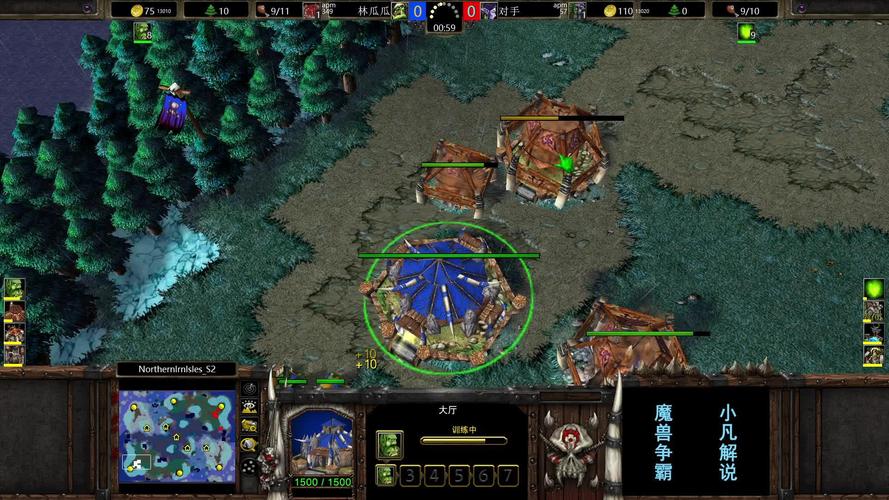Click the minimap of Northern Isles
The height and width of the screenshot is (500, 889).
click(x=176, y=432)
